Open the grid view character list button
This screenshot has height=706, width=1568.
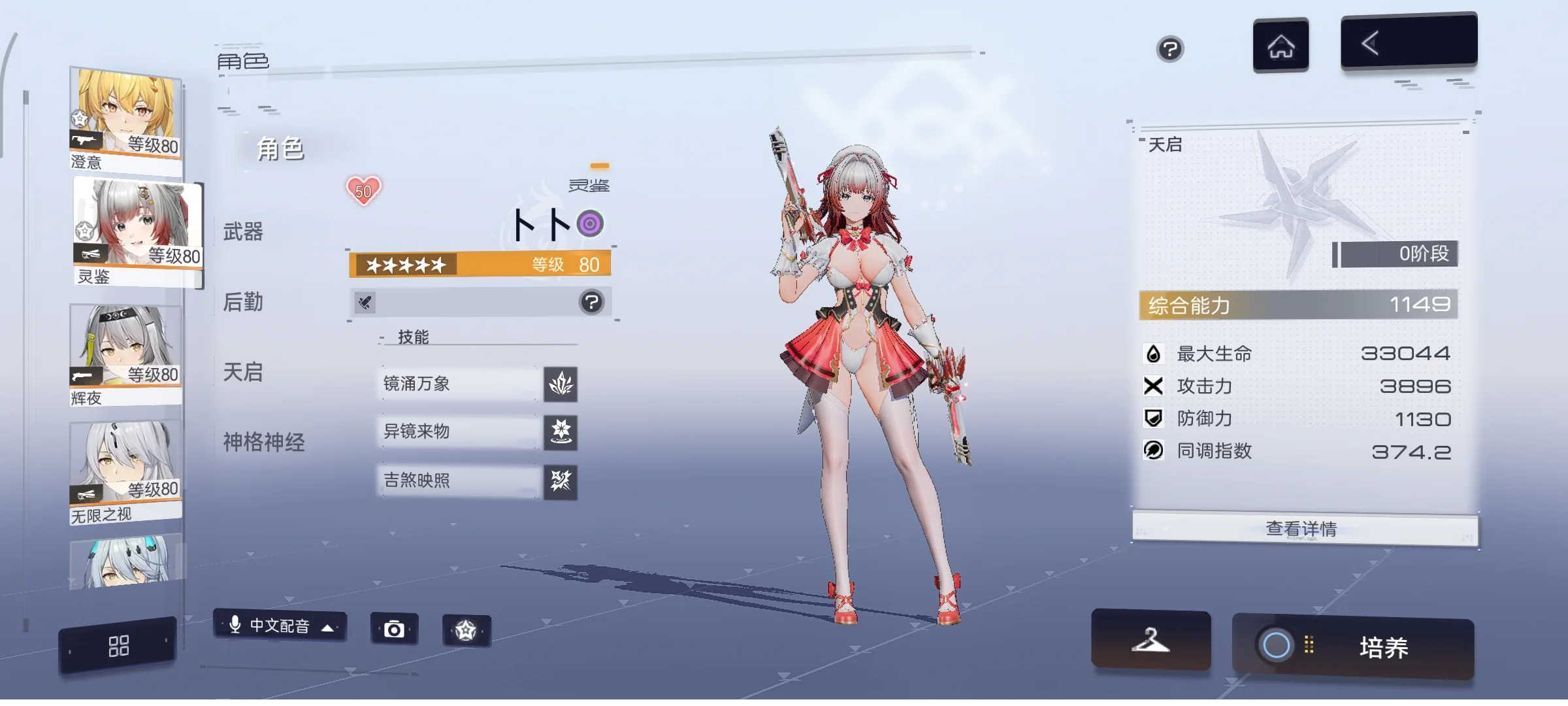click(118, 646)
